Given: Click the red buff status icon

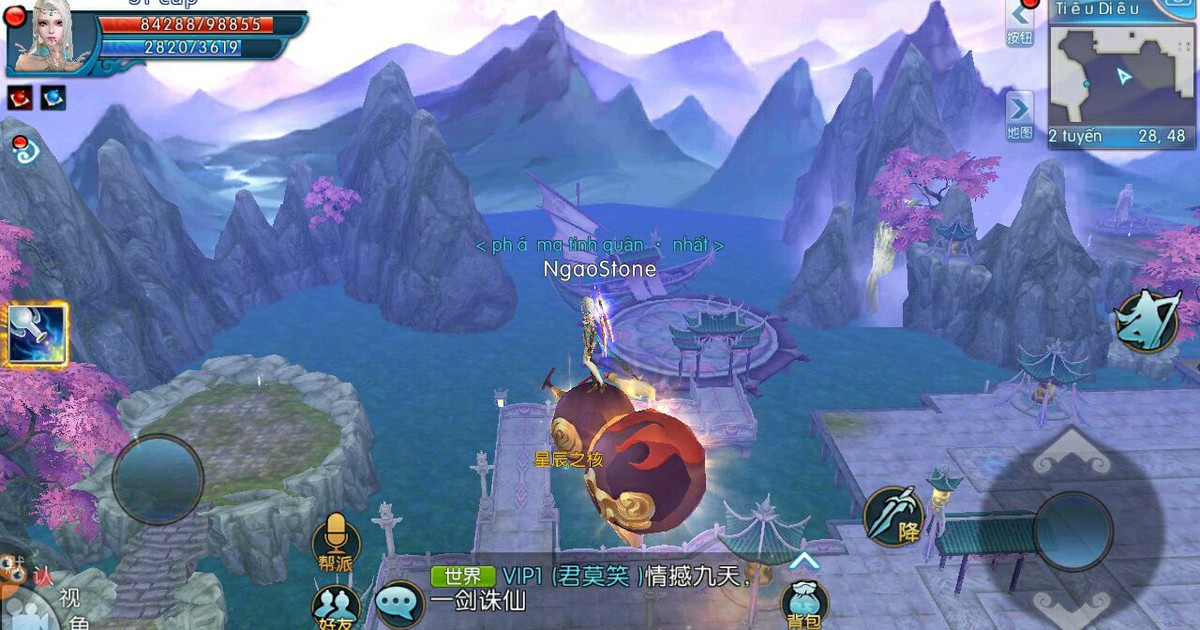Looking at the screenshot, I should pyautogui.click(x=21, y=97).
